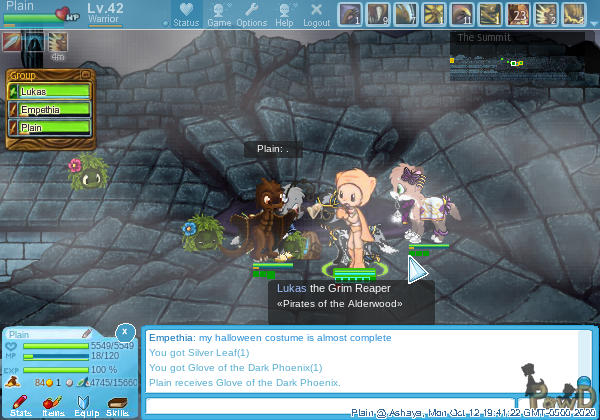
Task: Use the hotbar slot showing 23
Action: click(517, 14)
